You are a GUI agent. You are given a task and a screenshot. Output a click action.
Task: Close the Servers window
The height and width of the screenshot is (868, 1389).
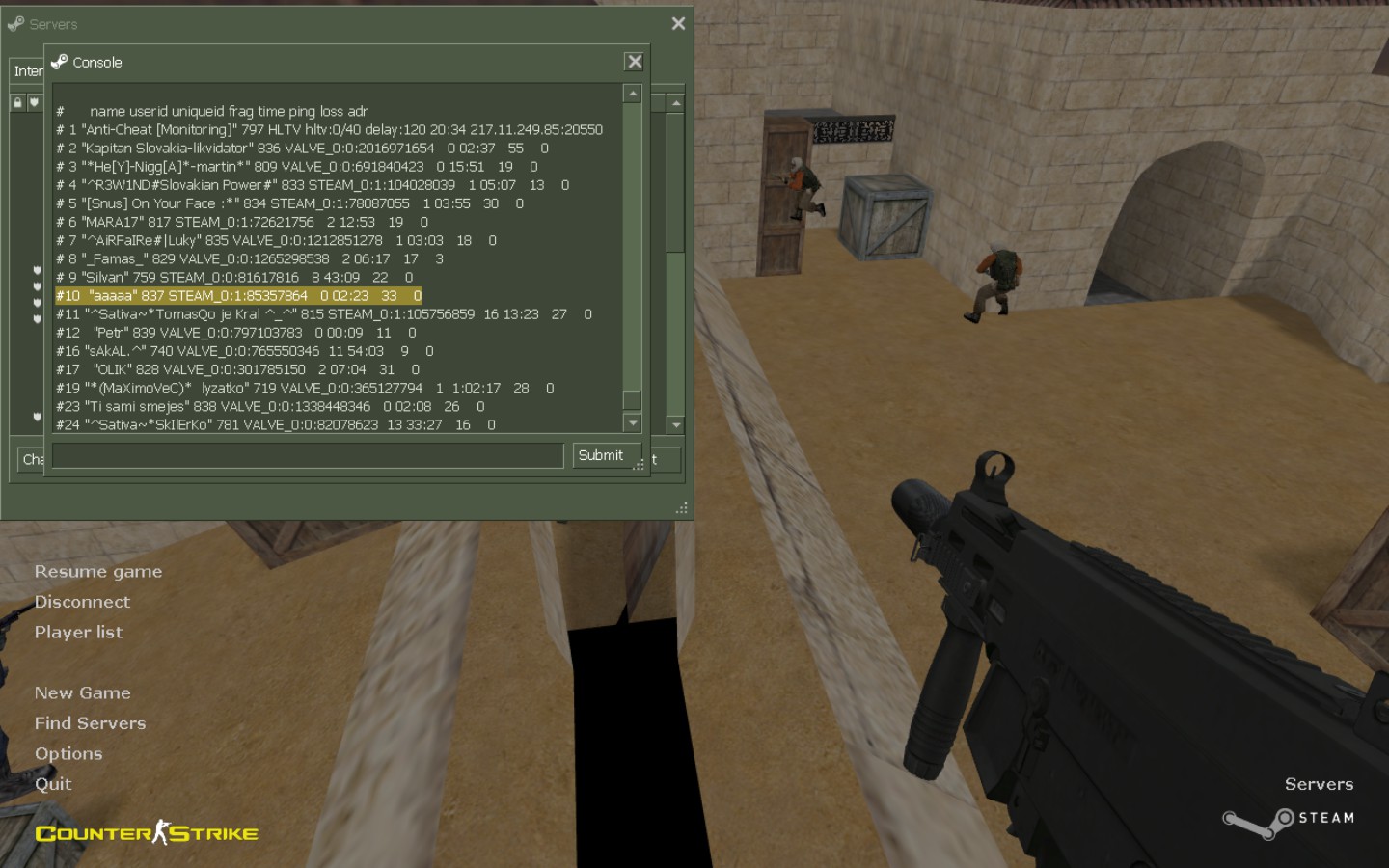pos(678,23)
